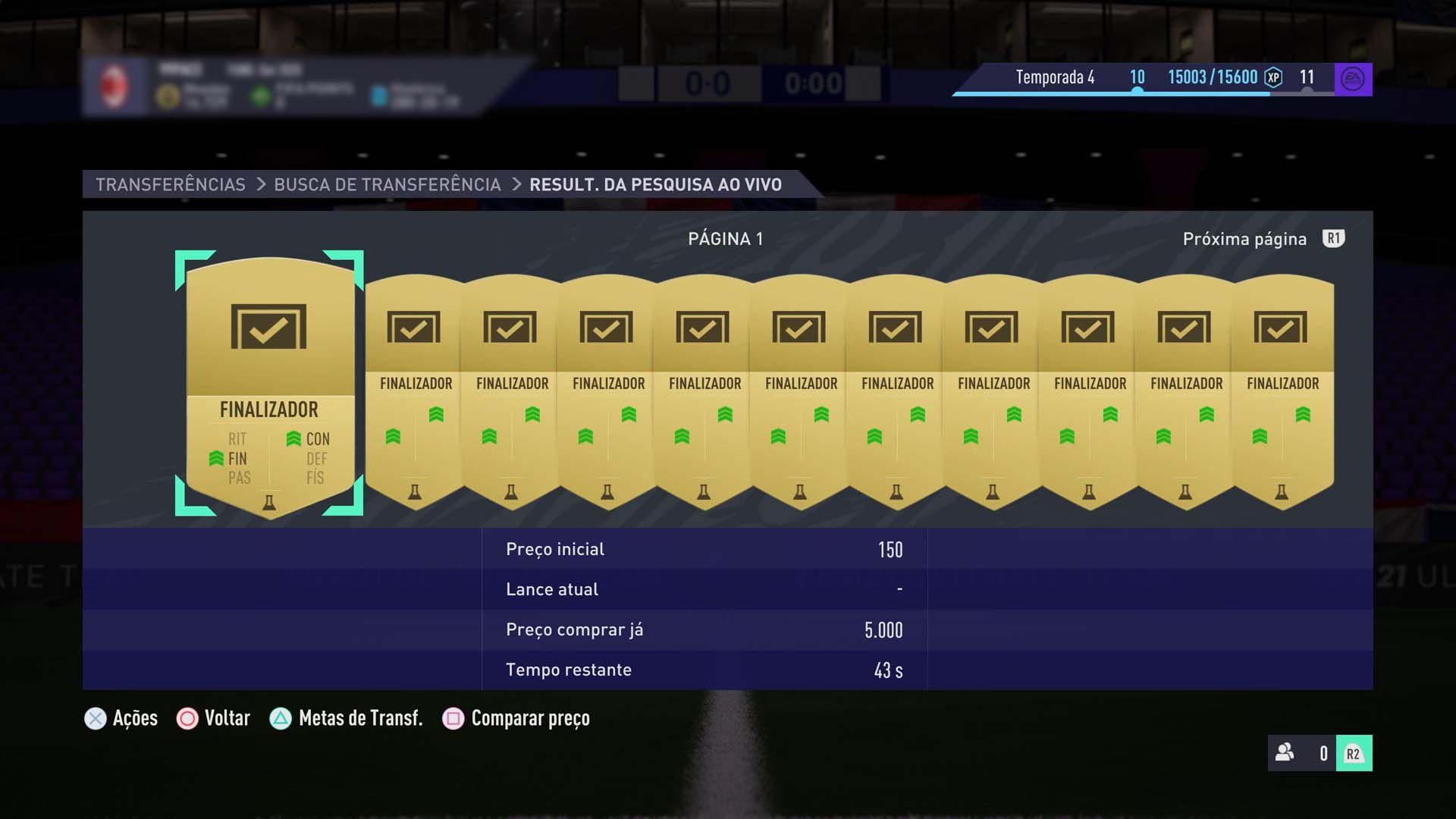1456x819 pixels.
Task: Click the Preço comprar já row showing 5.000
Action: pos(703,629)
